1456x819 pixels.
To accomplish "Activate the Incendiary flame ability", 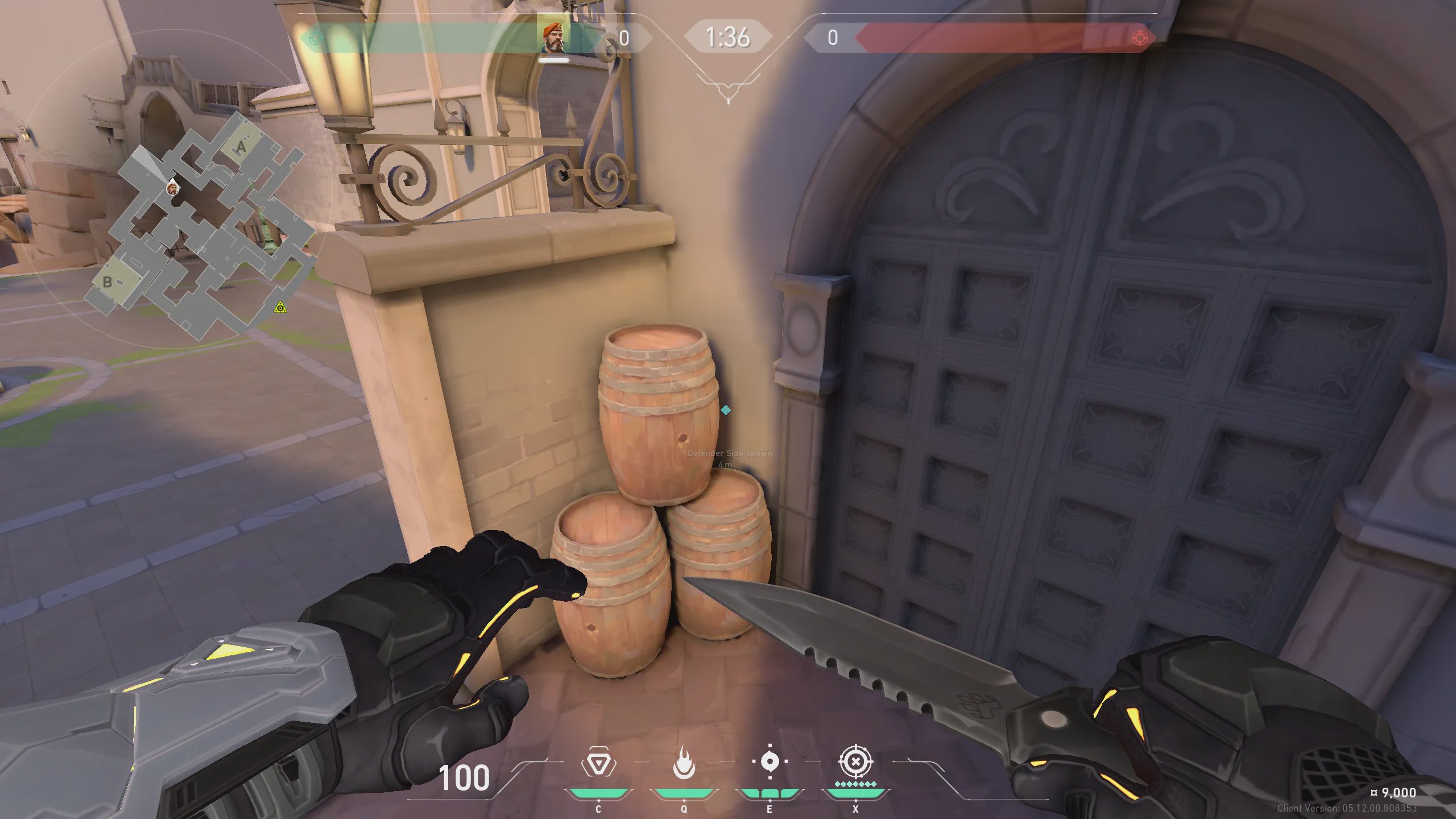I will tap(684, 763).
